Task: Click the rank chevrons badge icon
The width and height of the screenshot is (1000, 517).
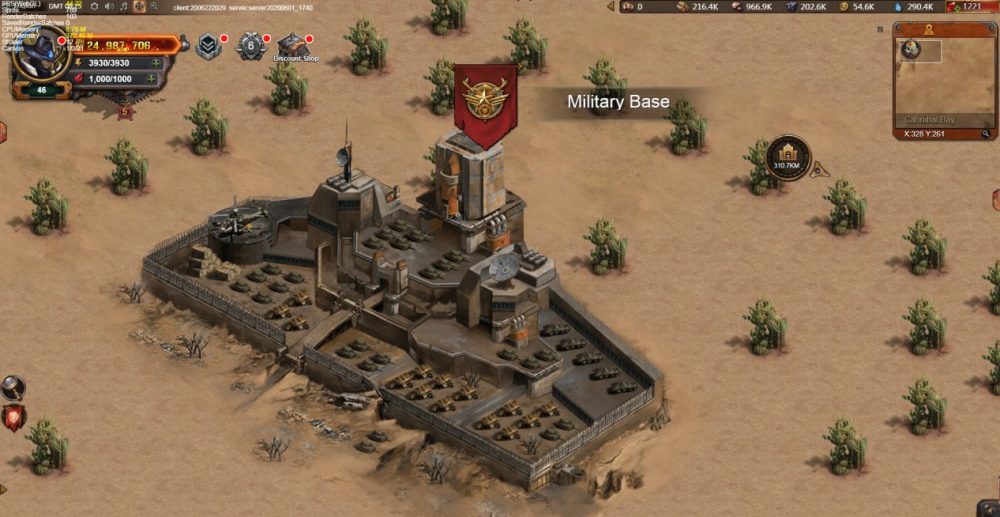Action: pos(209,46)
